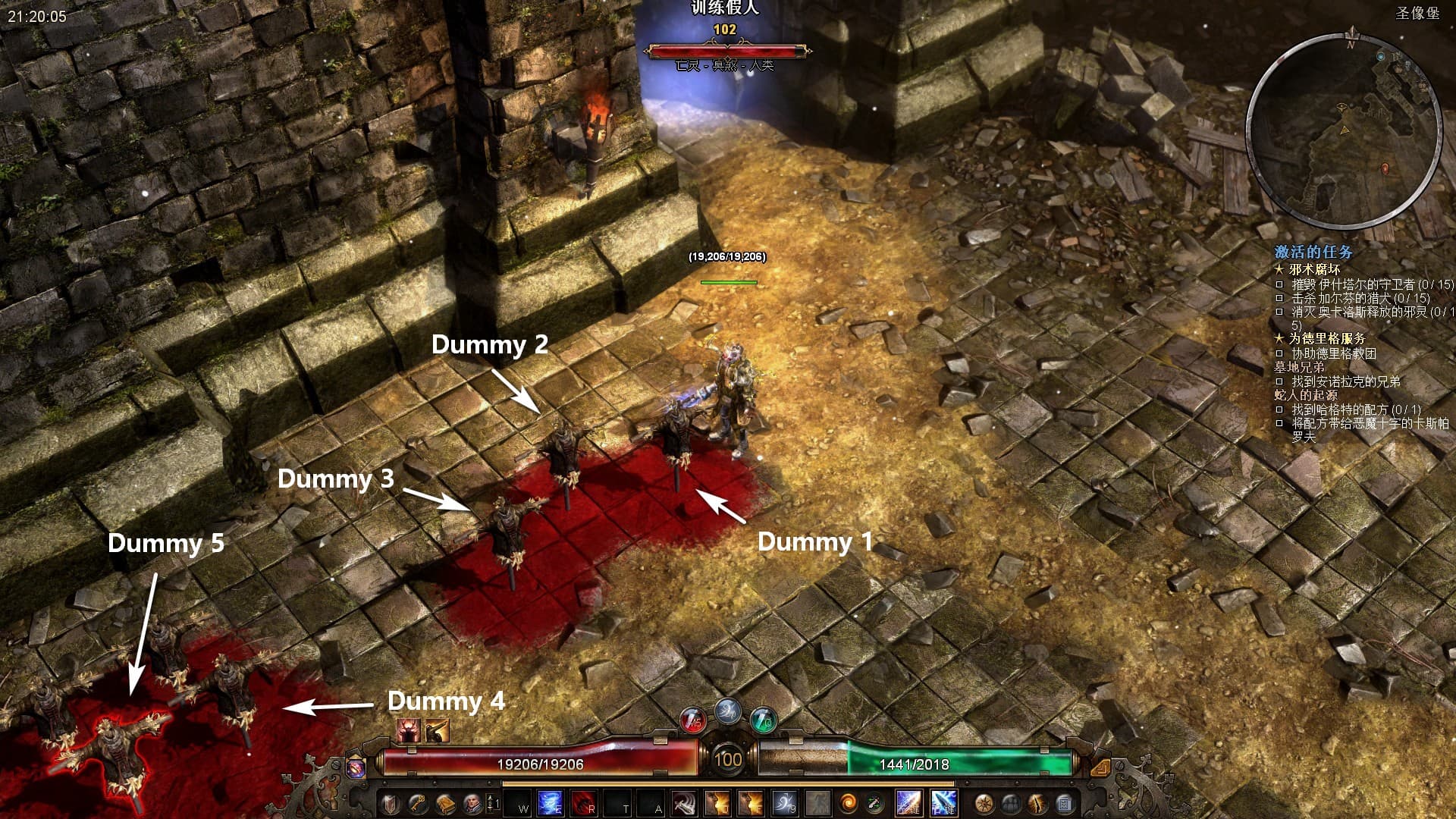Click the horned demon buff icon

click(x=409, y=731)
